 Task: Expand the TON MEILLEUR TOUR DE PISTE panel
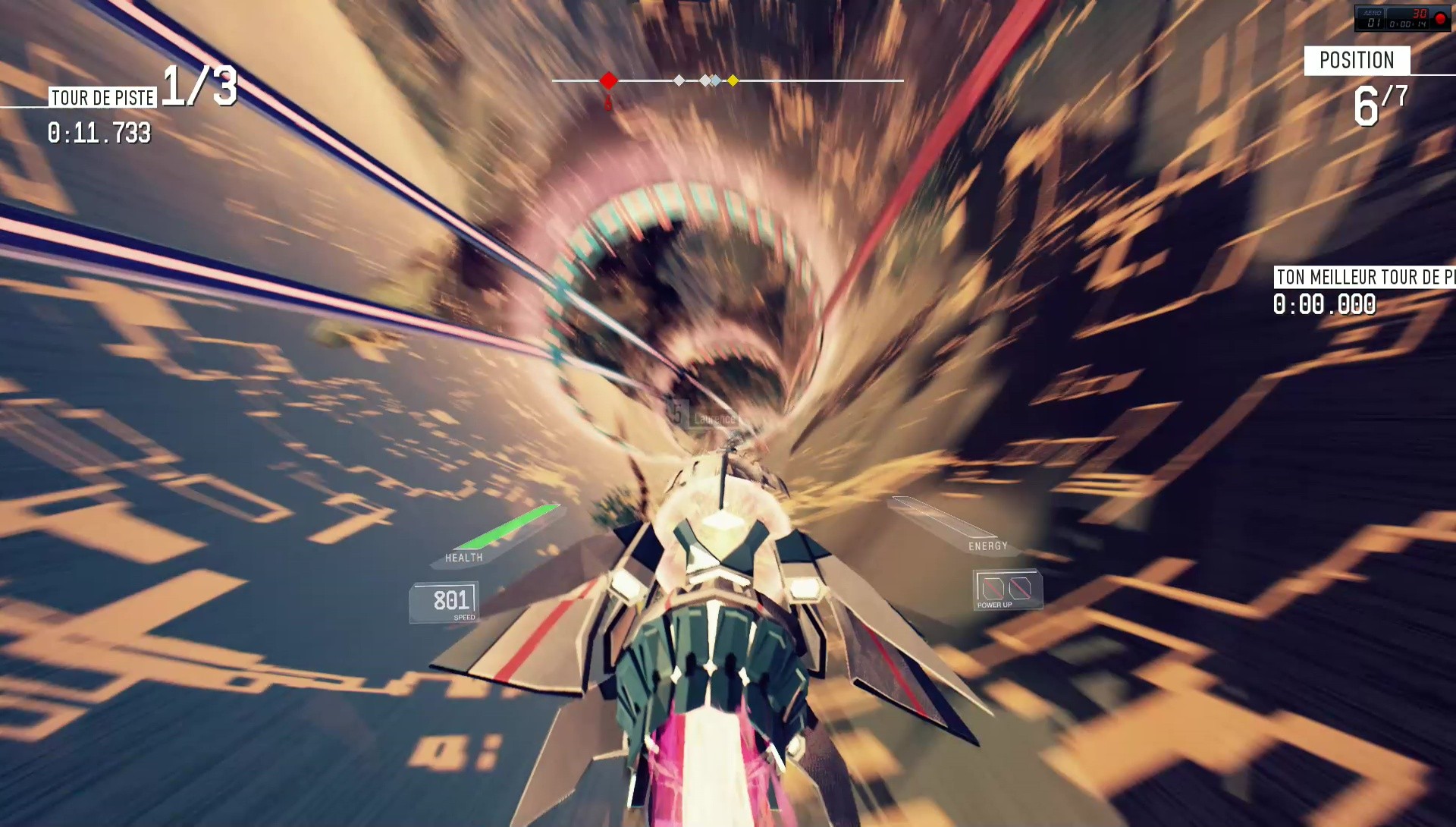[1357, 278]
